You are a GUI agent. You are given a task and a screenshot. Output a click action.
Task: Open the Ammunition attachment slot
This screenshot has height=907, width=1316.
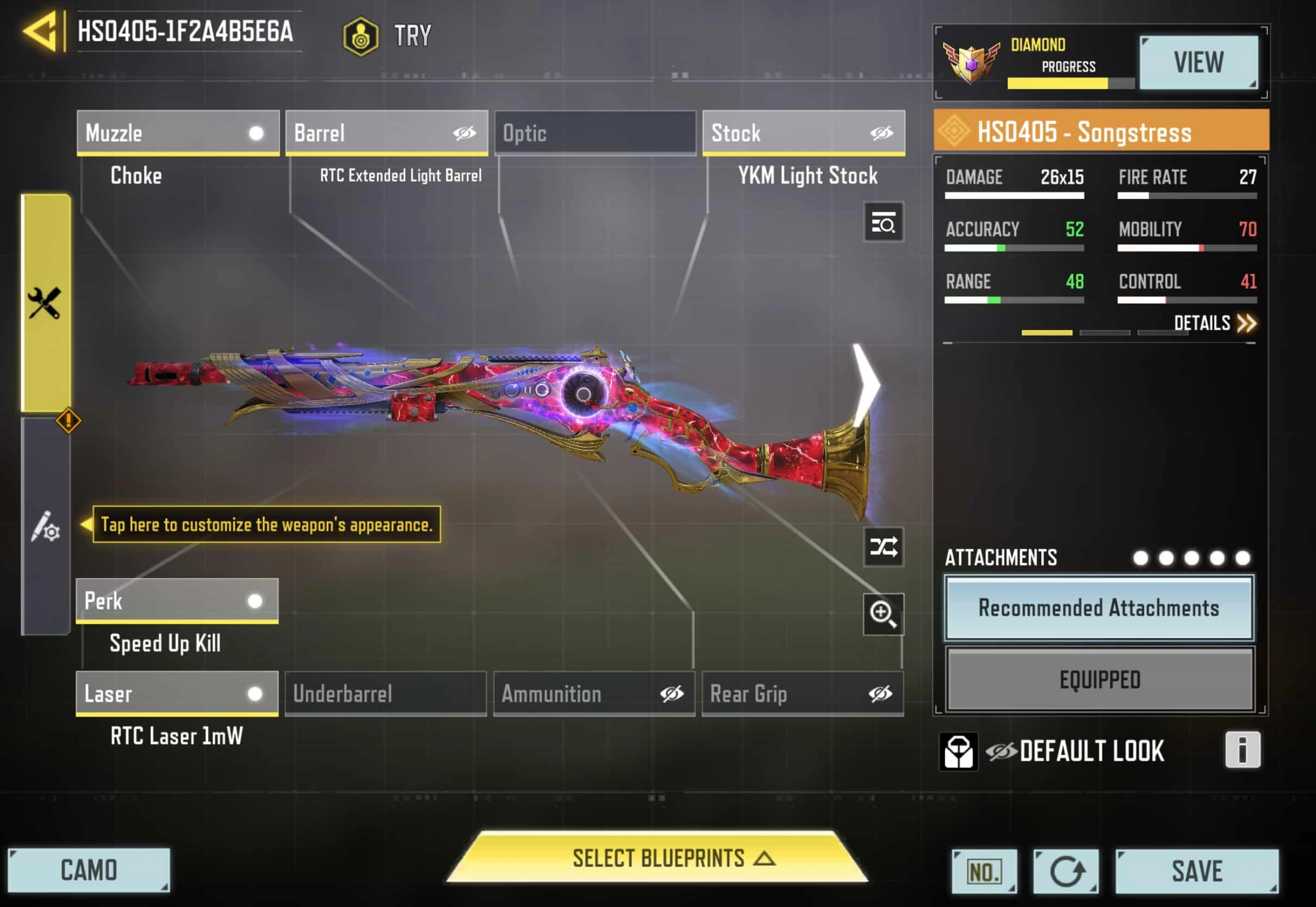594,693
